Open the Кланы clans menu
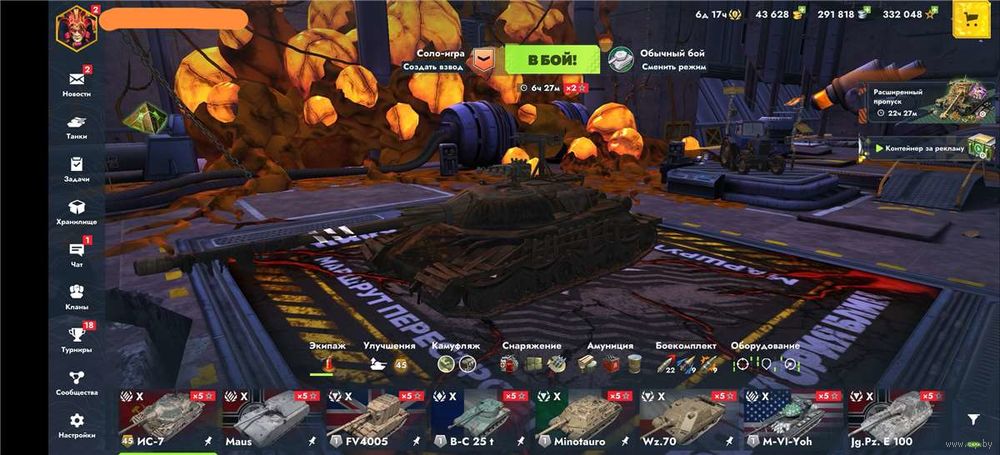1000x455 pixels. tap(76, 297)
